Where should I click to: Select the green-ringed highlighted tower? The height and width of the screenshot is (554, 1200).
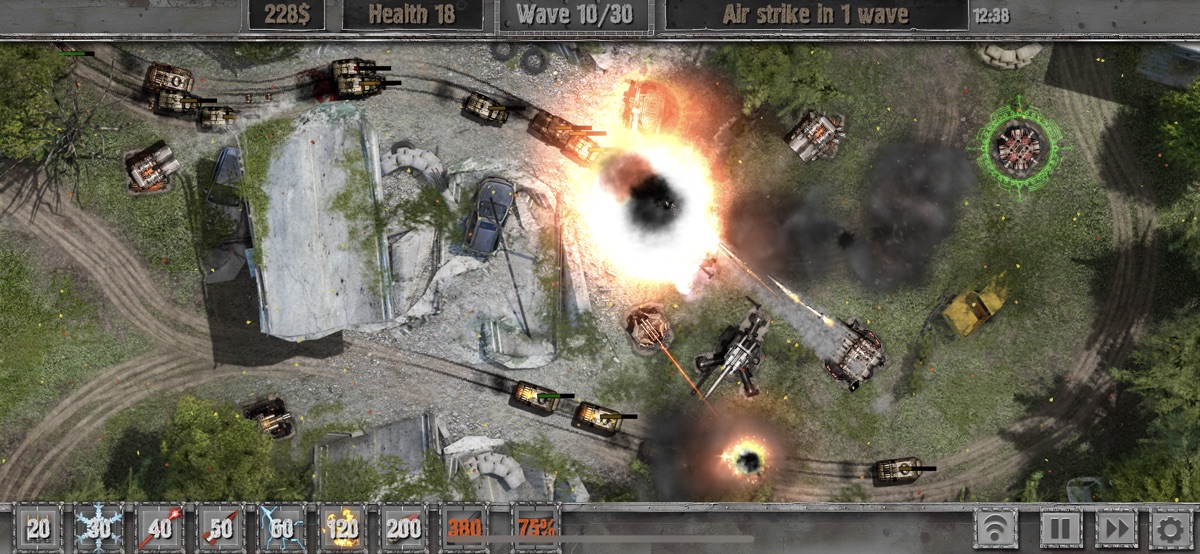(x=1019, y=146)
